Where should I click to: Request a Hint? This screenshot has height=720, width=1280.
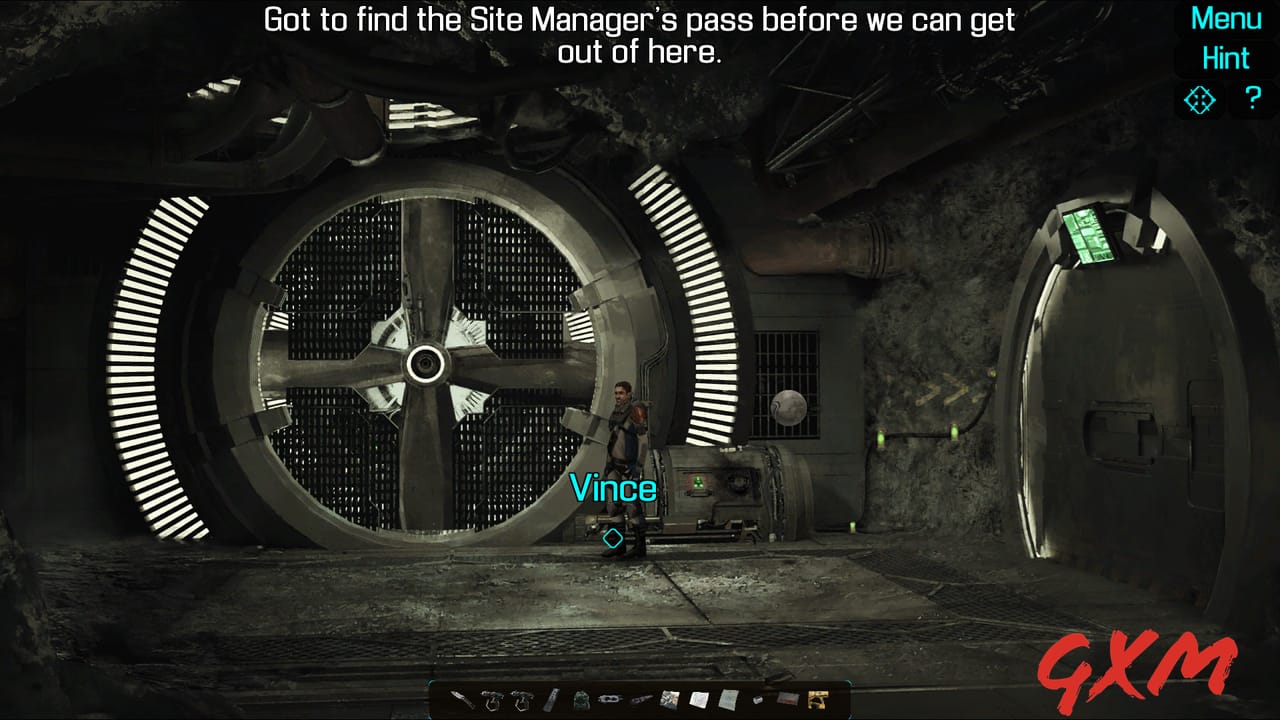click(1226, 58)
